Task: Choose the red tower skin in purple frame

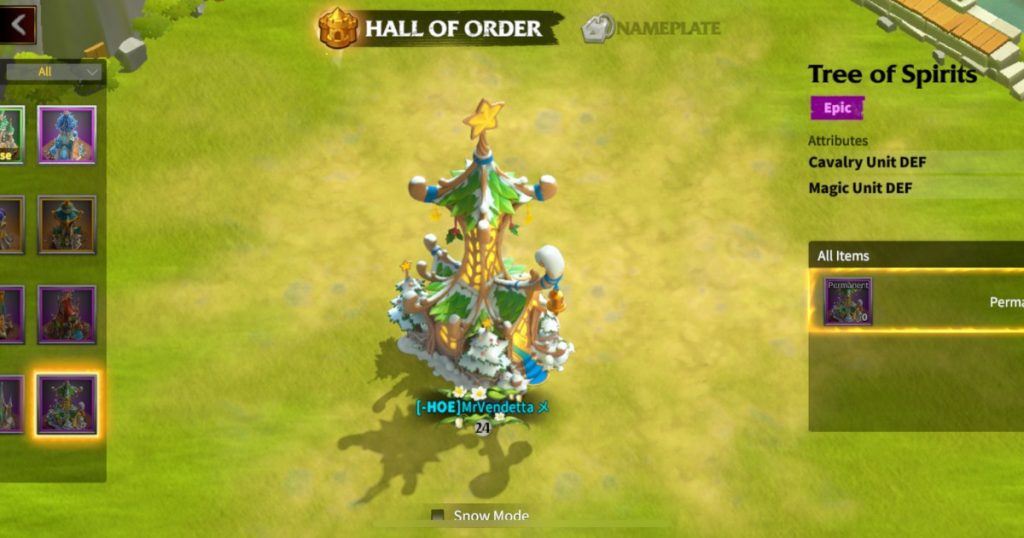Action: [67, 314]
